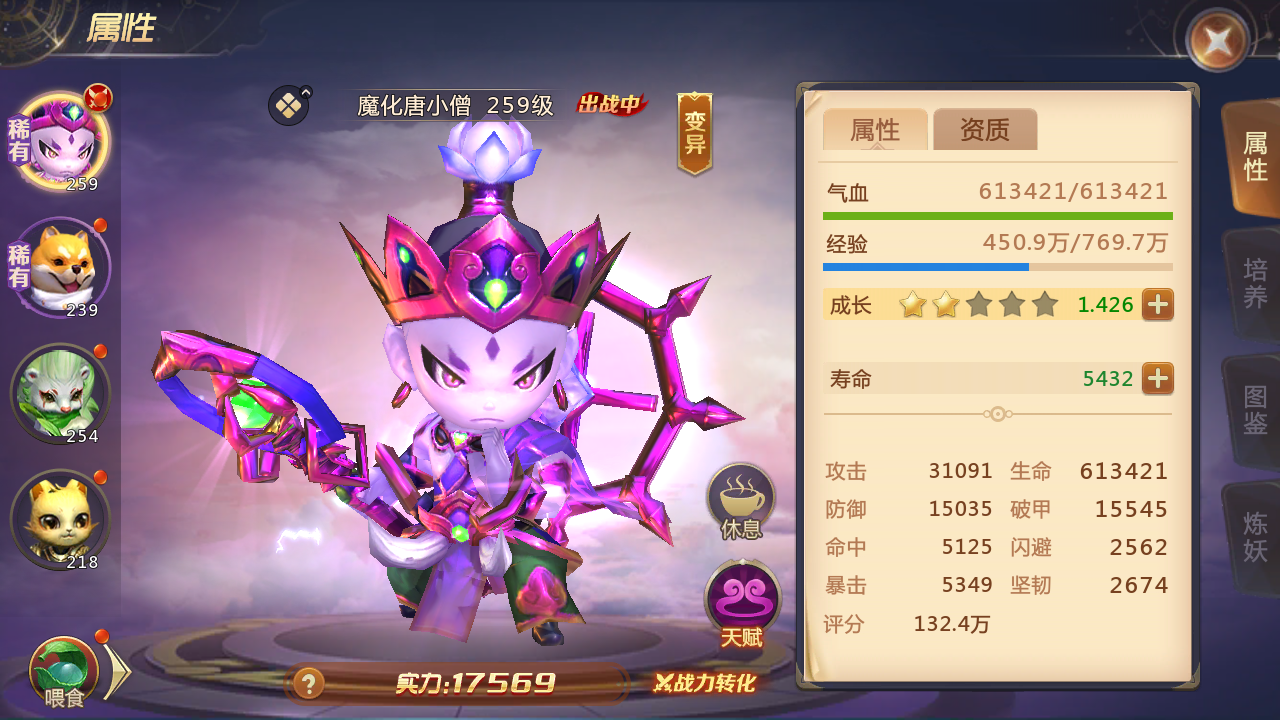Open the 炼妖 refining side tab
Screen dimensions: 1280x720
pos(1254,536)
